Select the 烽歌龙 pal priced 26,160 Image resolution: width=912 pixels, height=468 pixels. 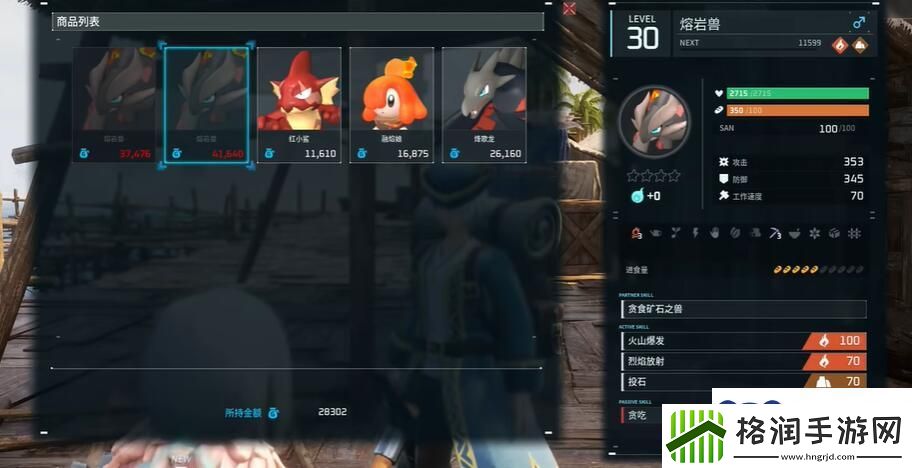pos(484,104)
